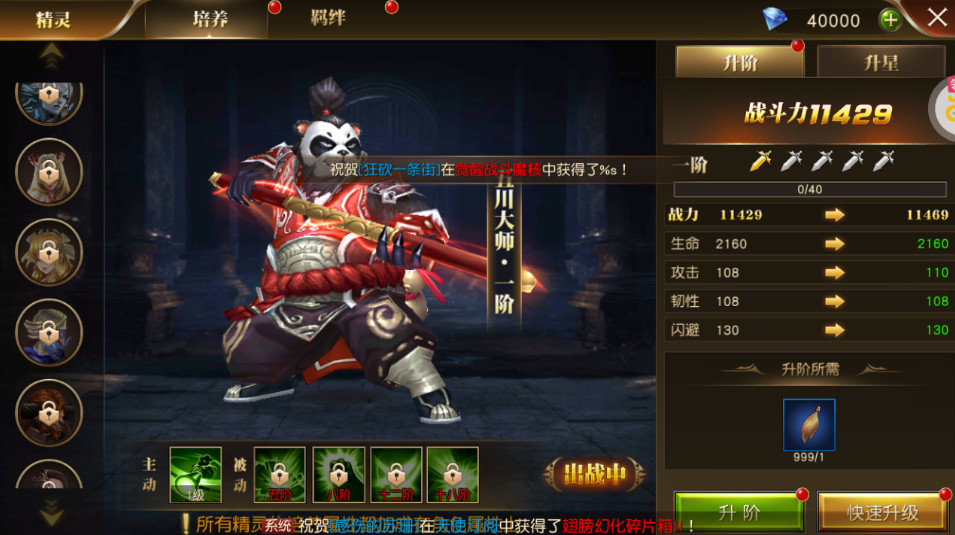The image size is (955, 535).
Task: Switch to the 培养 tab
Action: [x=209, y=19]
